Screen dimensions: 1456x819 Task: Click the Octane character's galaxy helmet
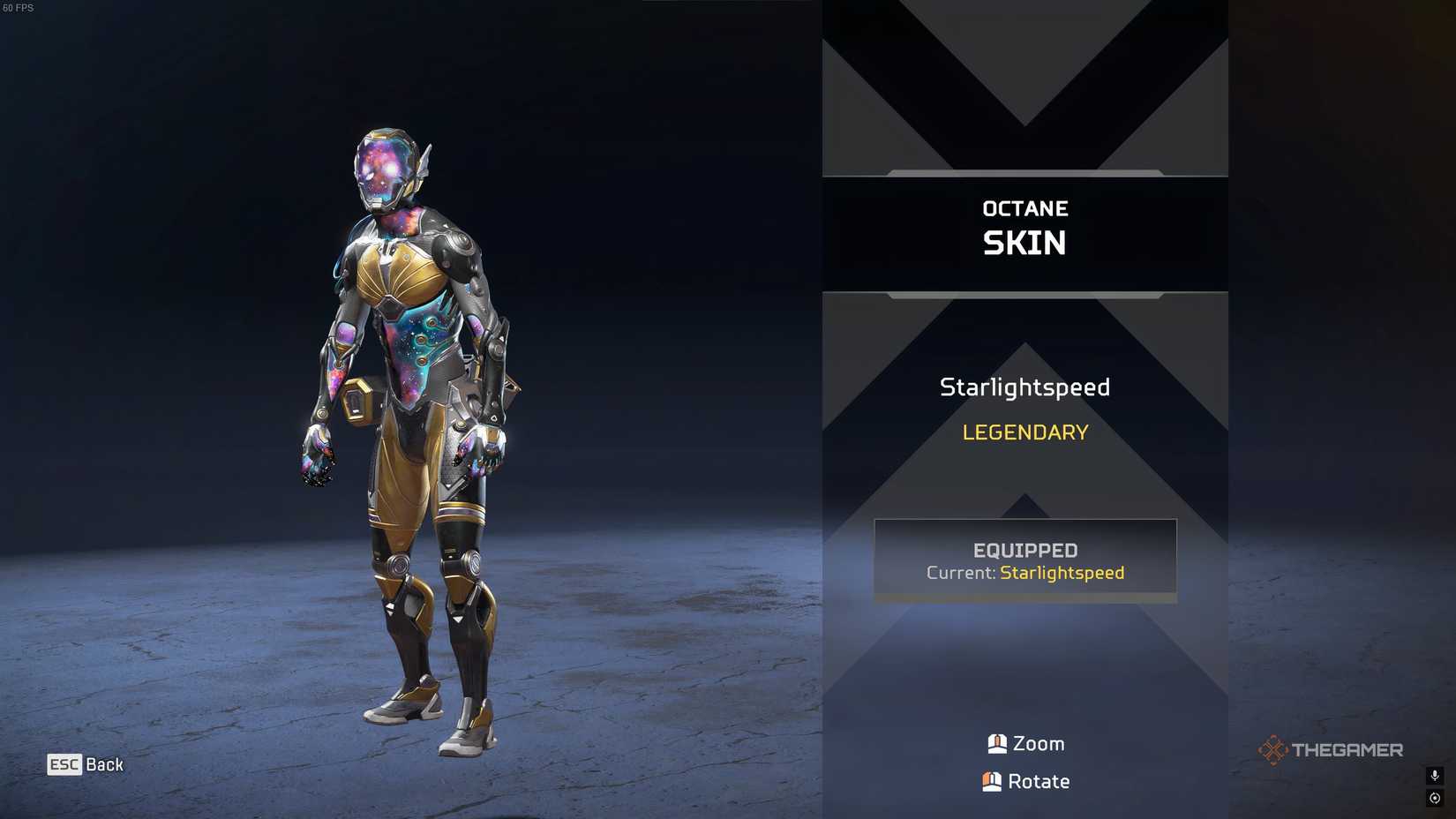tap(381, 168)
